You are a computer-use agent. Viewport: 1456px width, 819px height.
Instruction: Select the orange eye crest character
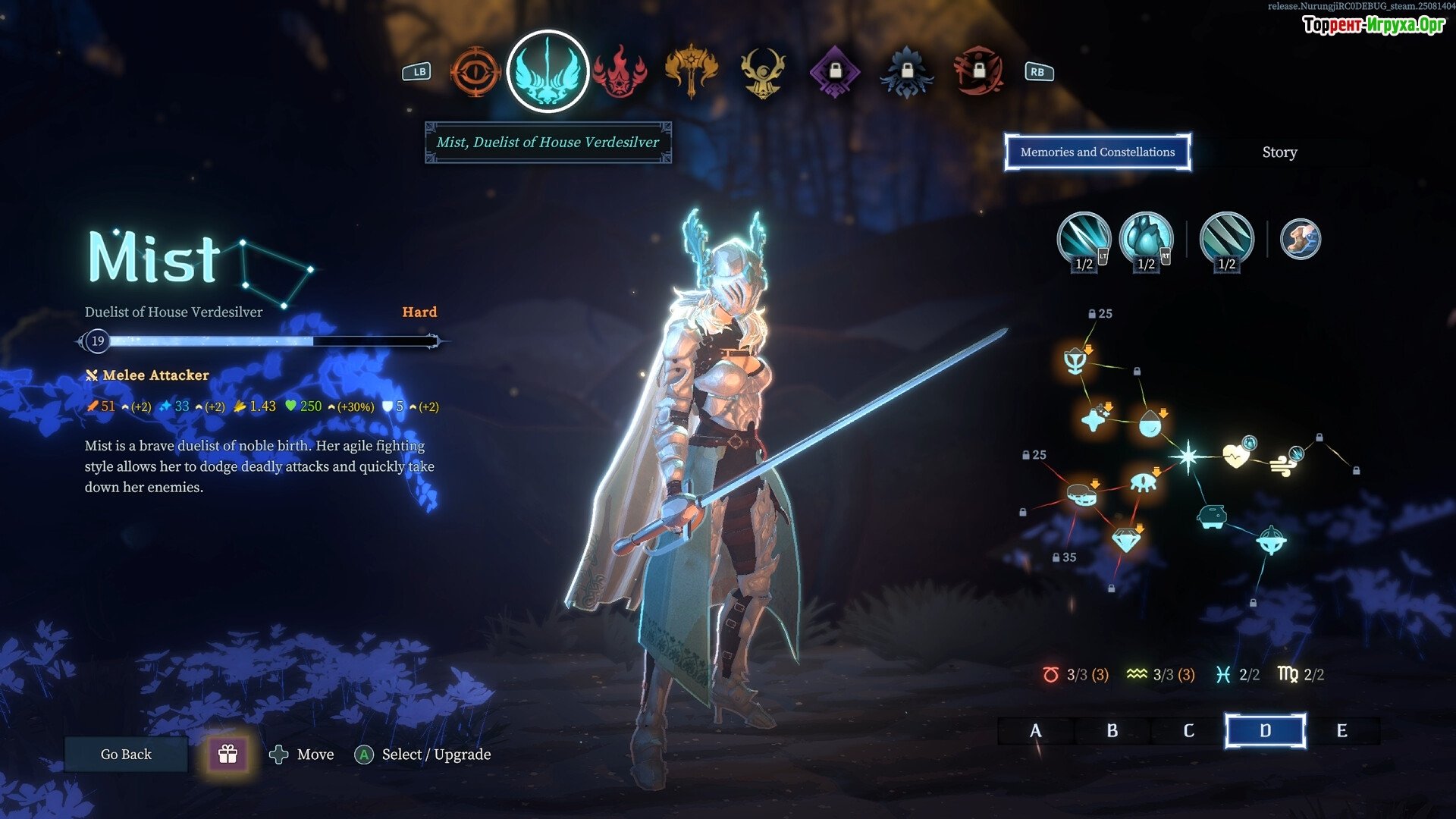point(475,72)
